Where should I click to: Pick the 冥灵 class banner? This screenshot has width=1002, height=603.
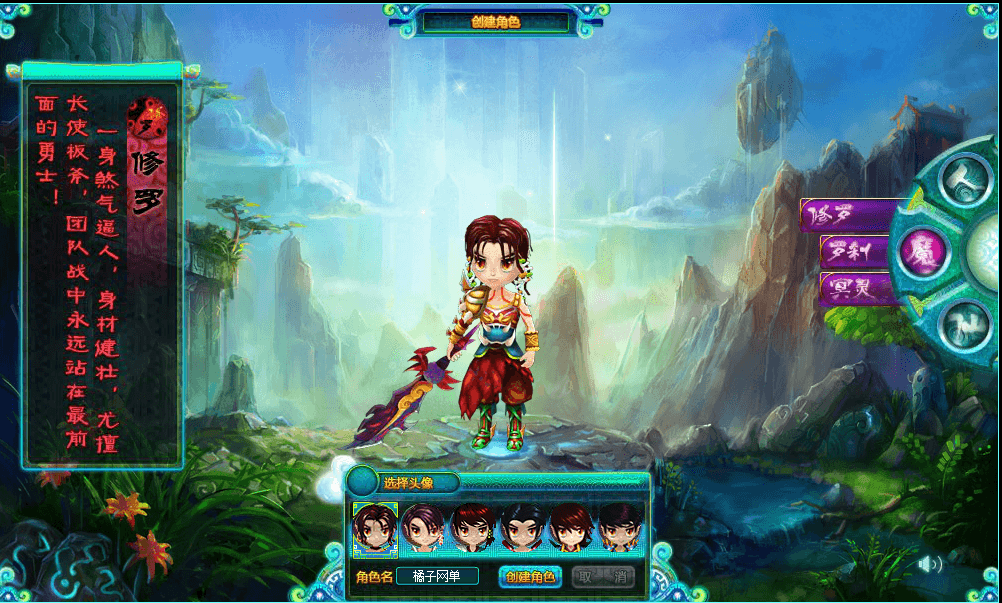click(857, 289)
